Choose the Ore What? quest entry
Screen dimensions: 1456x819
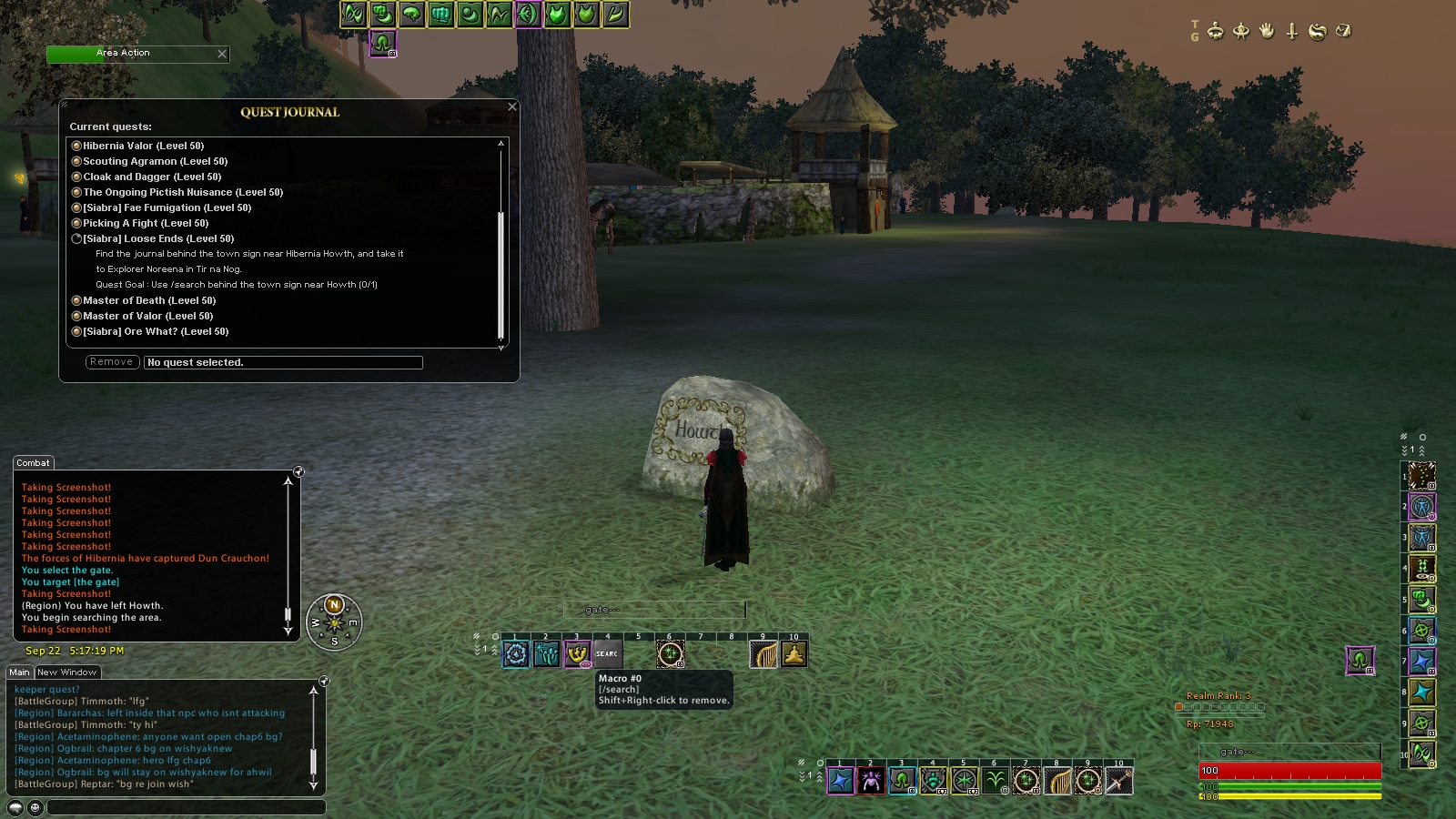pyautogui.click(x=156, y=331)
